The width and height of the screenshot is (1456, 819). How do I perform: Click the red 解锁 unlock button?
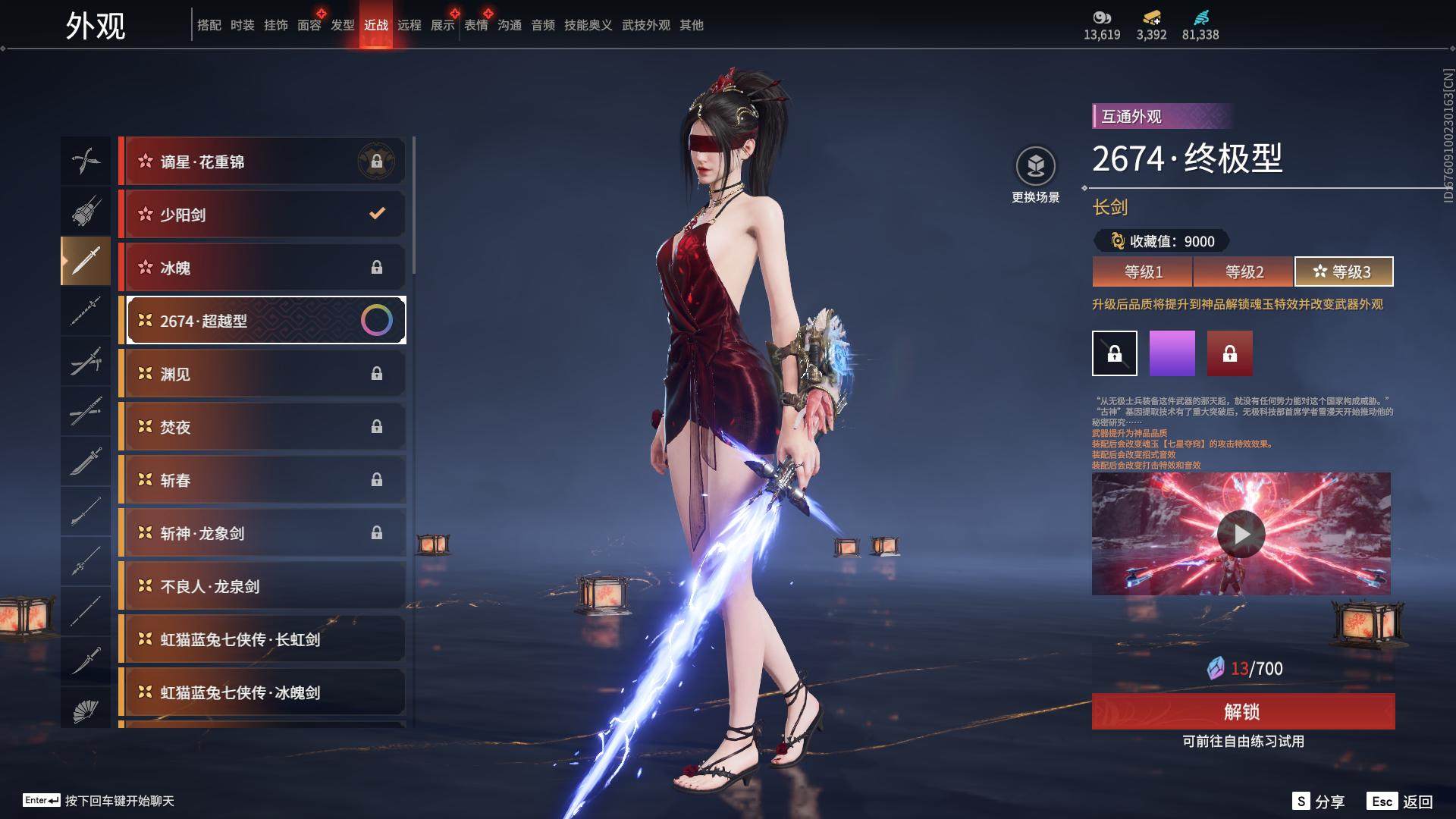[1243, 711]
